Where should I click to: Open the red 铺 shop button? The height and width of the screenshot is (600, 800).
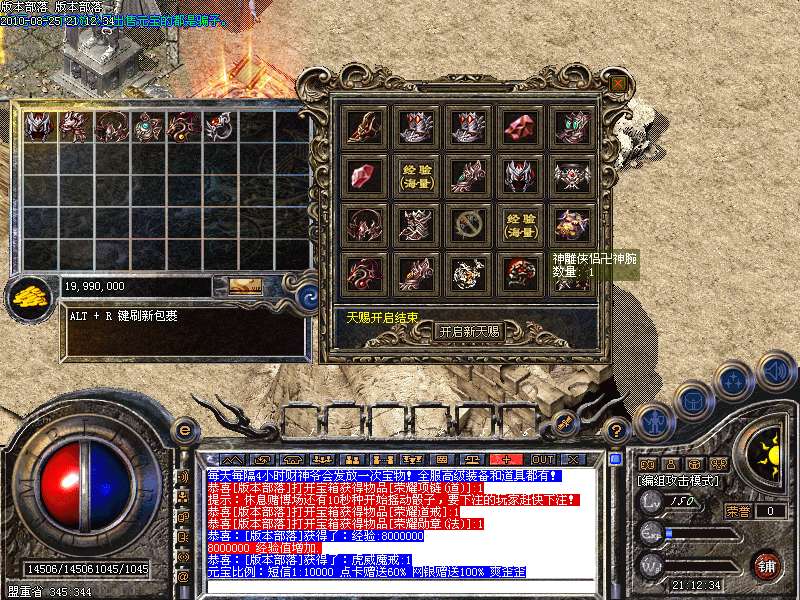click(x=767, y=564)
